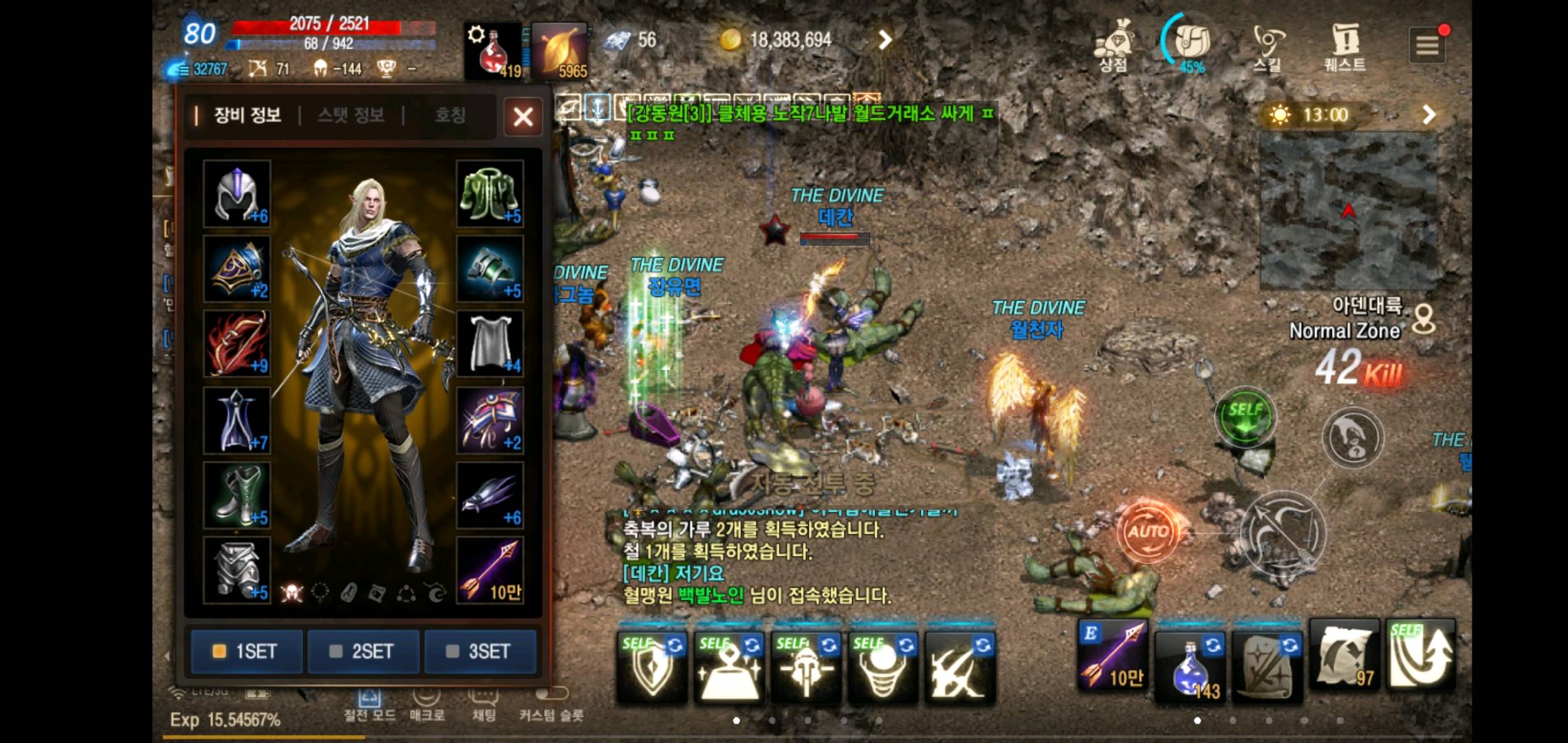Select the 1SET equipment preset
Screen dimensions: 1568x743
tap(246, 651)
